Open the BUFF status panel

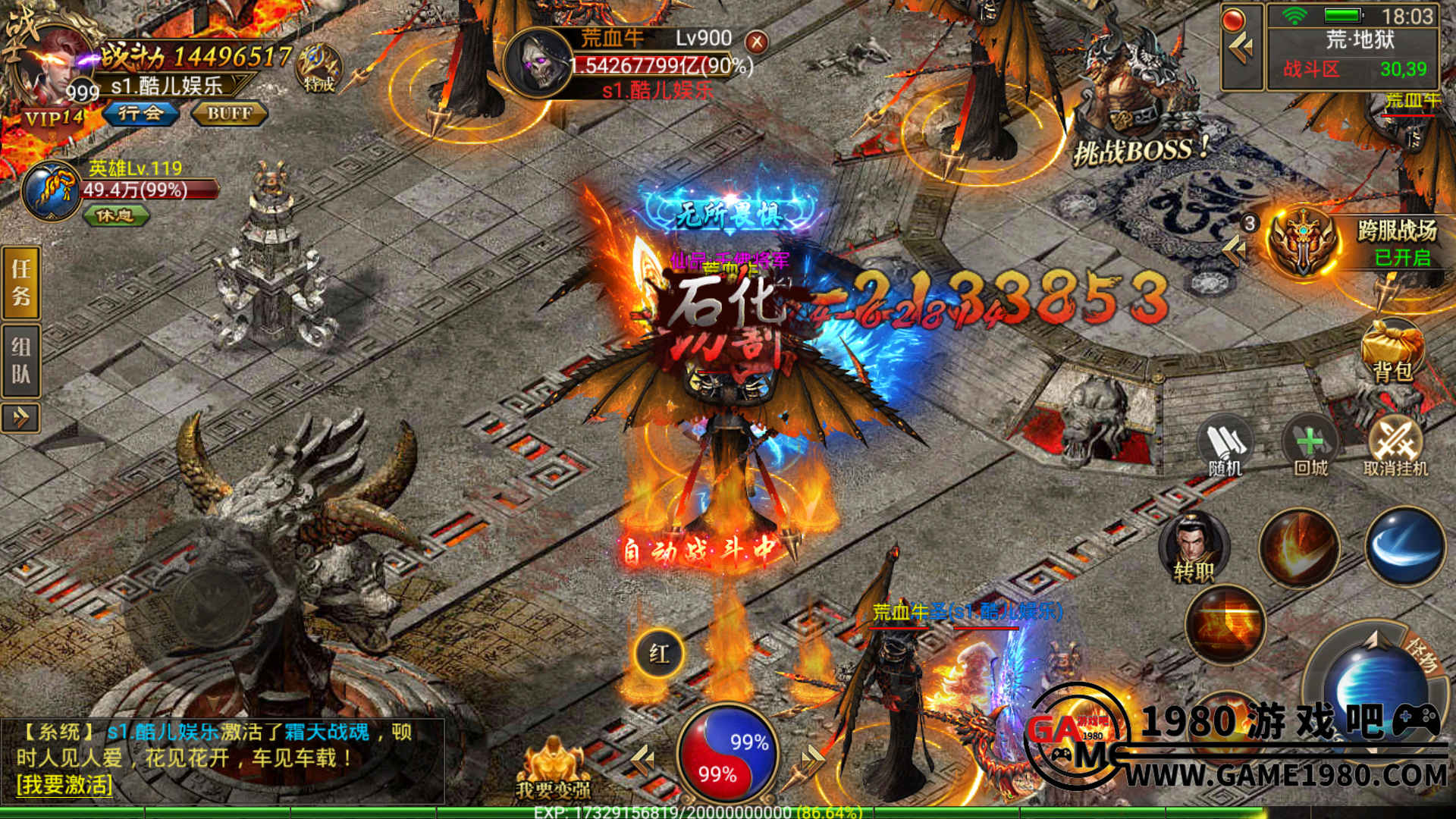229,114
